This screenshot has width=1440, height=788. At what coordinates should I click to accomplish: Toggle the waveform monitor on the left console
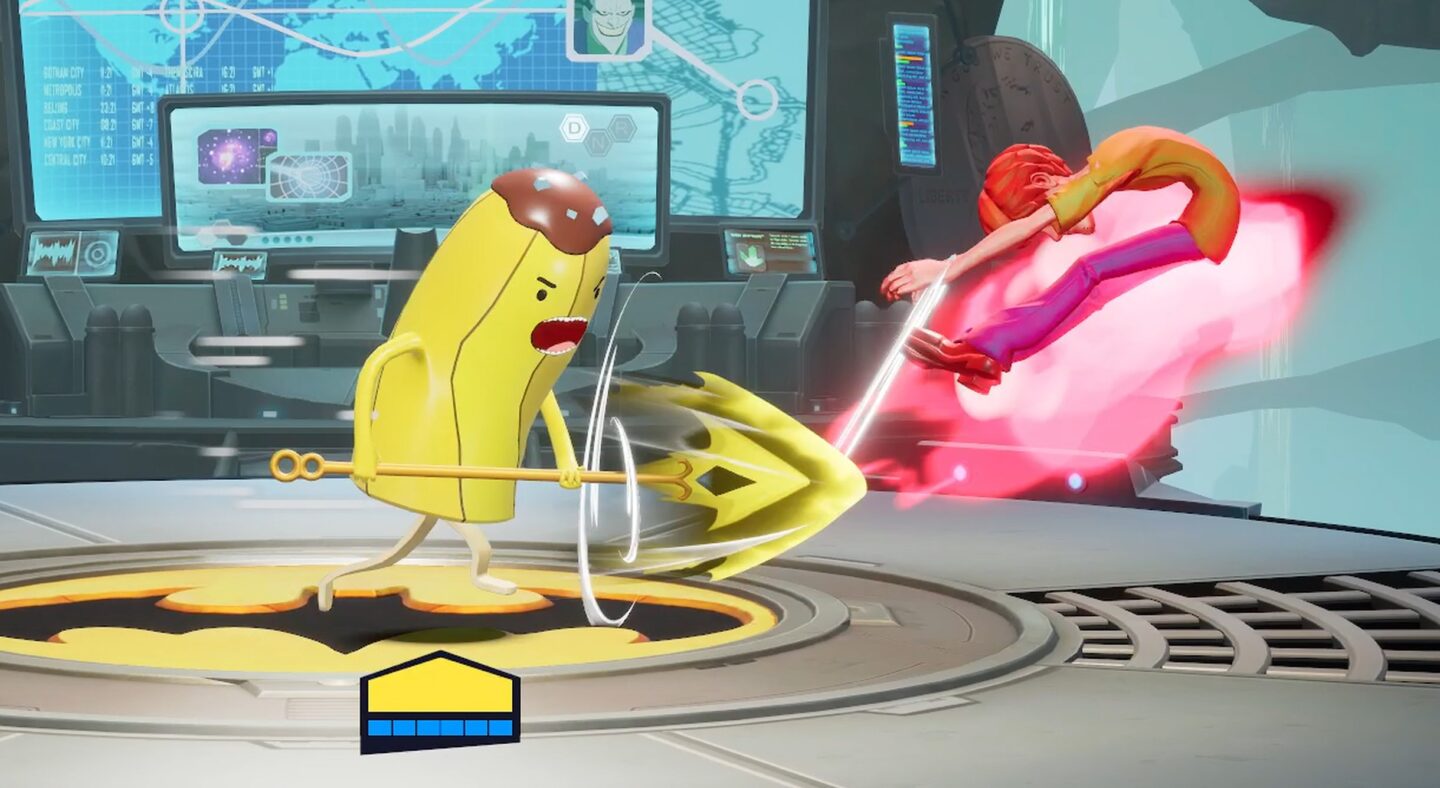click(53, 255)
